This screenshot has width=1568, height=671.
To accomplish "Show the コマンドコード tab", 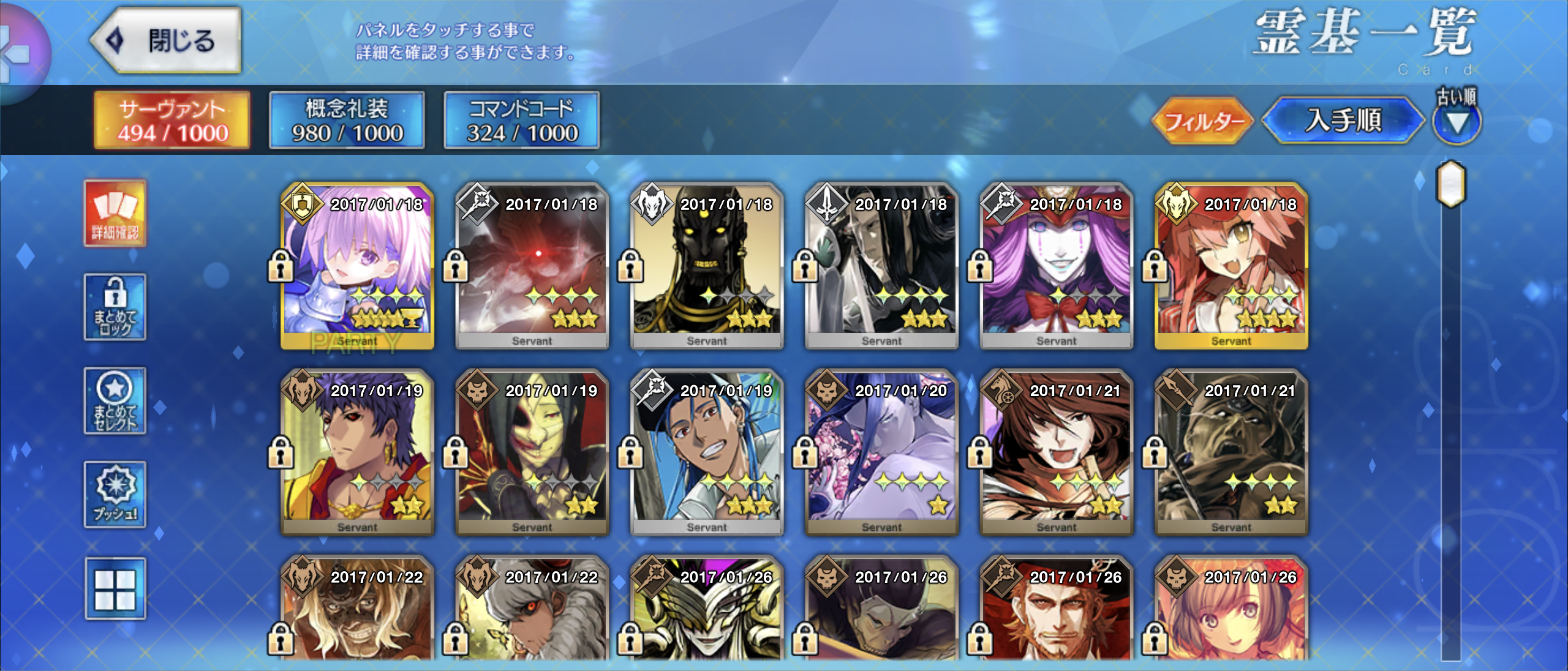I will [522, 121].
